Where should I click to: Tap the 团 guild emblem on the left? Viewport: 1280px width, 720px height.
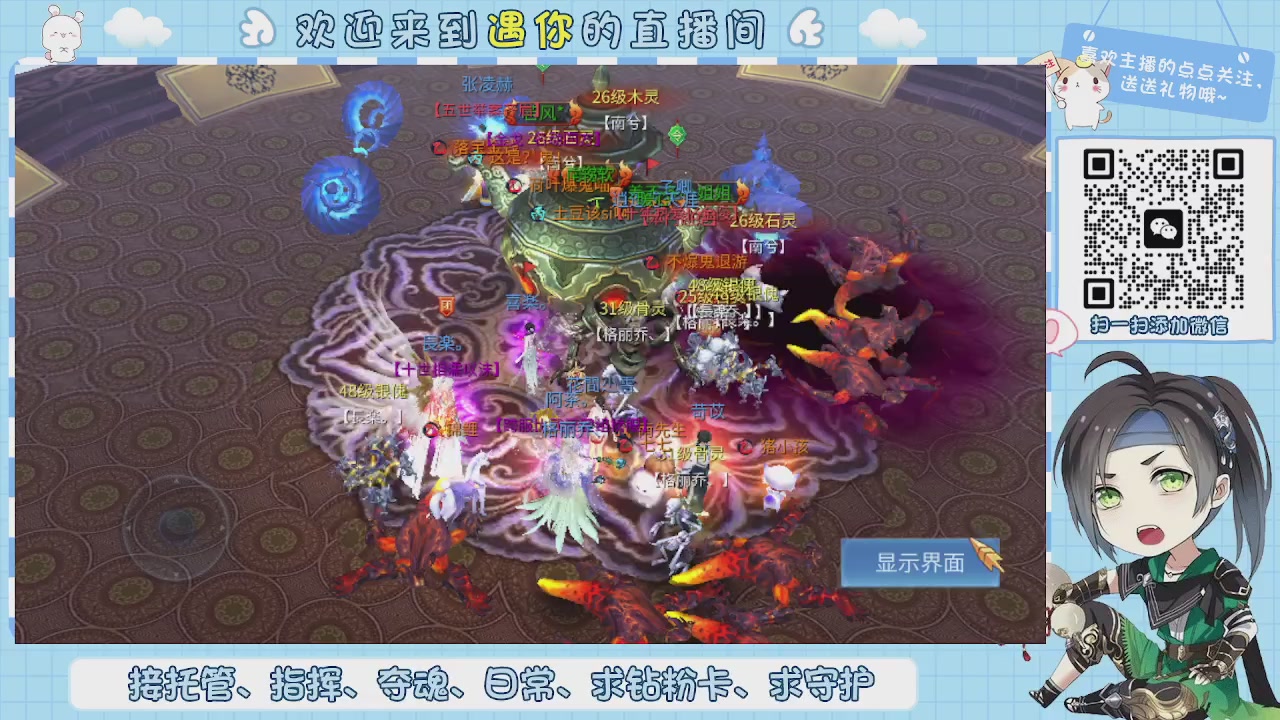tap(447, 306)
